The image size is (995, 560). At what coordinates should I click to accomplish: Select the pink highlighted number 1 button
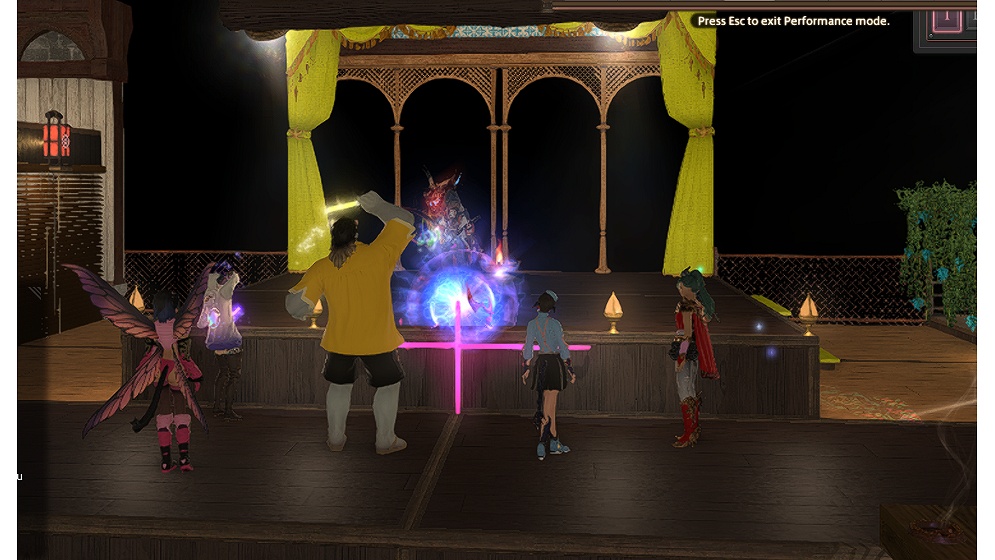point(946,20)
